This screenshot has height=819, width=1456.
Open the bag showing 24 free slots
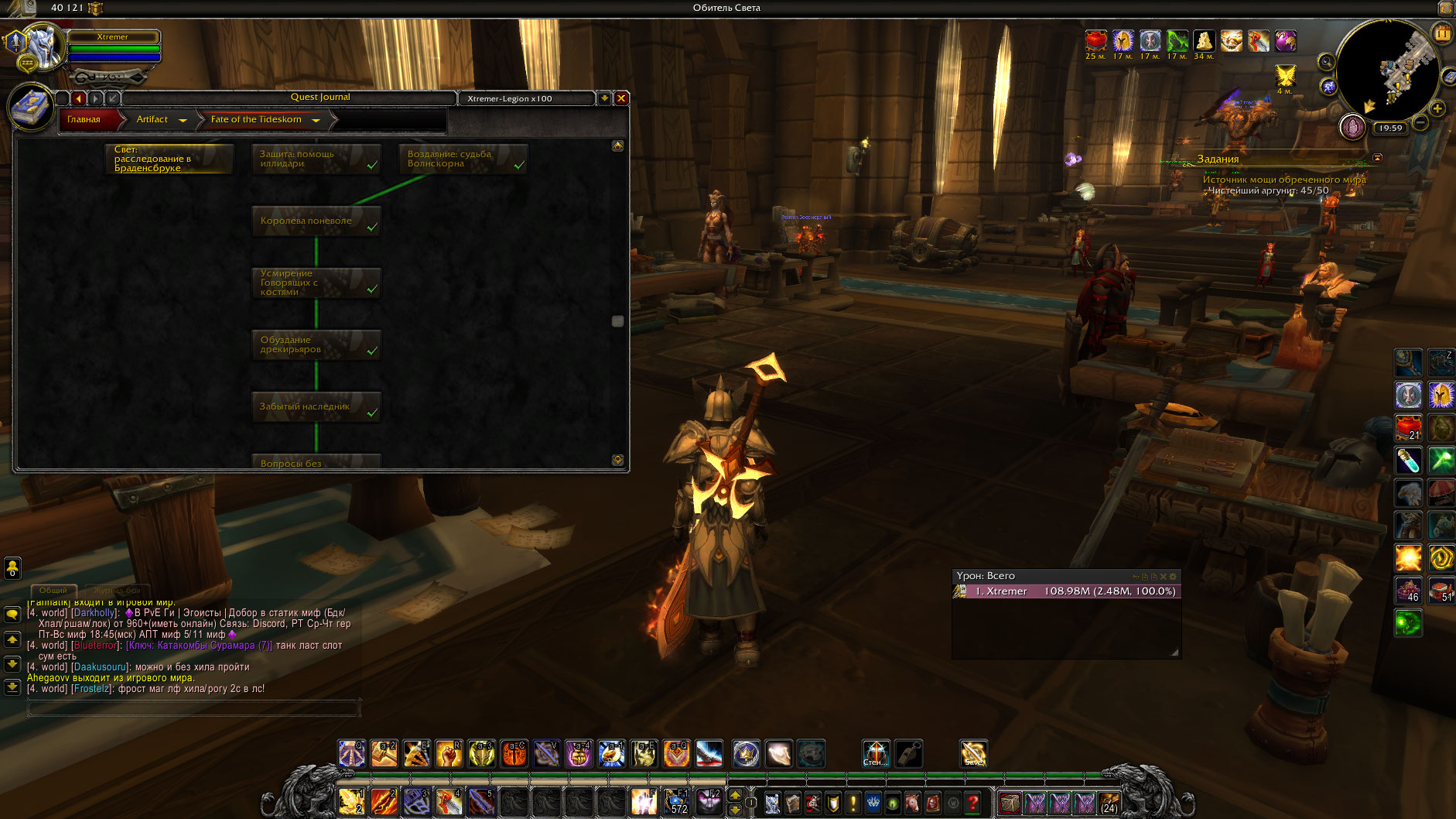[1109, 803]
